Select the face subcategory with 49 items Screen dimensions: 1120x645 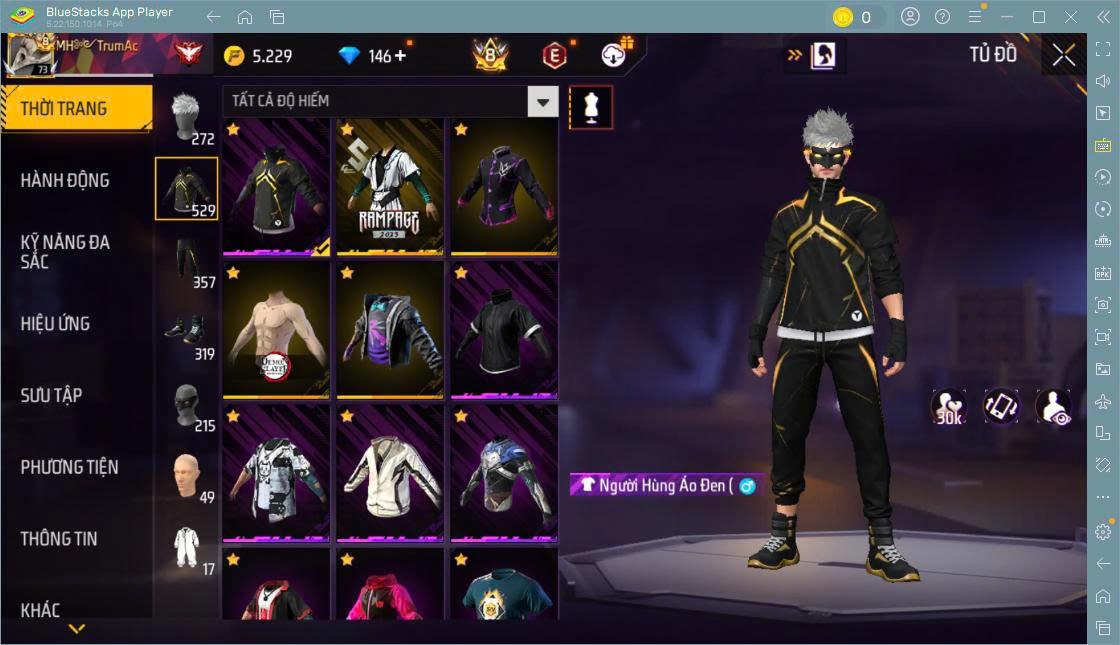click(x=187, y=479)
